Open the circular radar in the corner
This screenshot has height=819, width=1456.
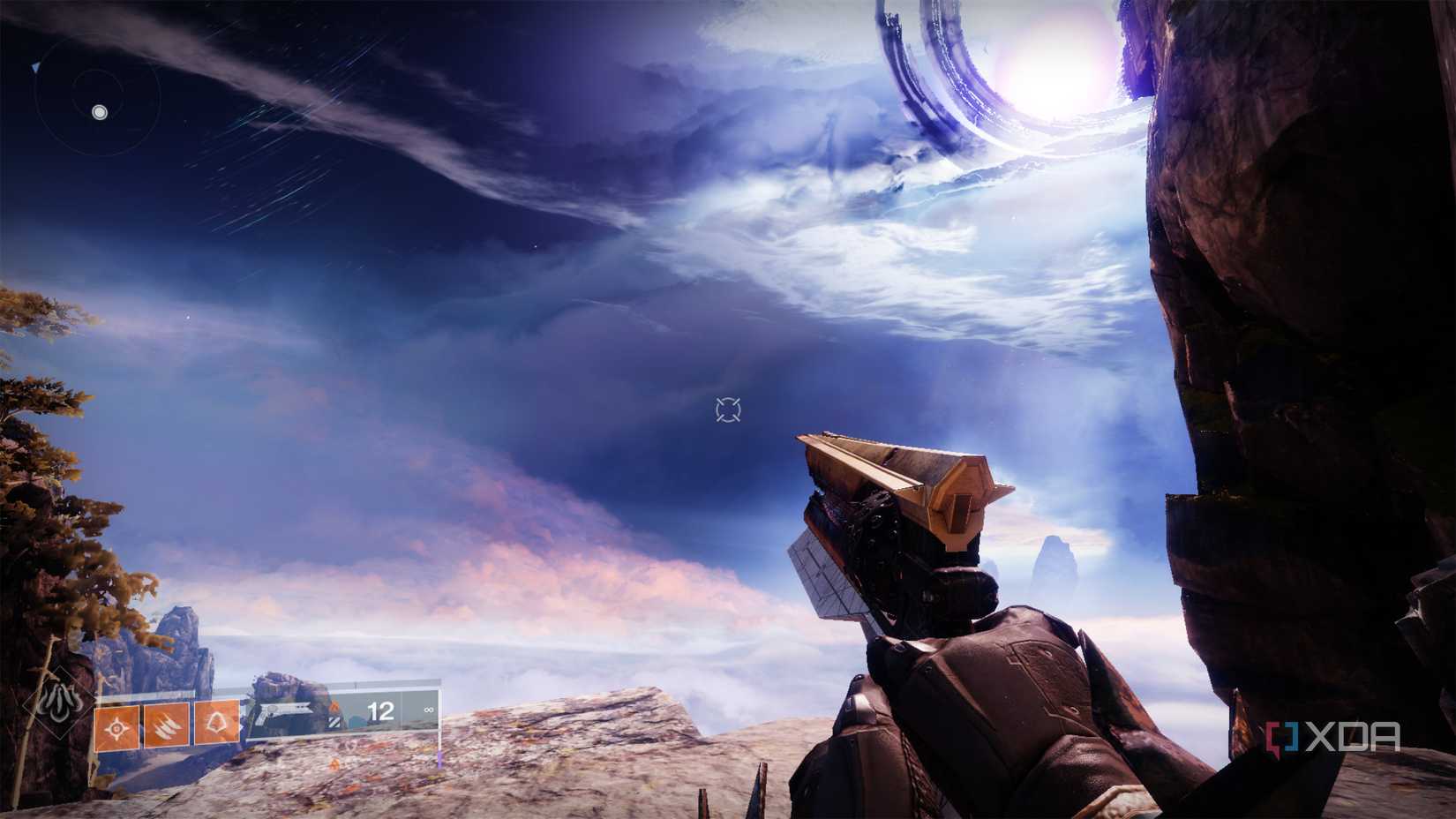(99, 97)
